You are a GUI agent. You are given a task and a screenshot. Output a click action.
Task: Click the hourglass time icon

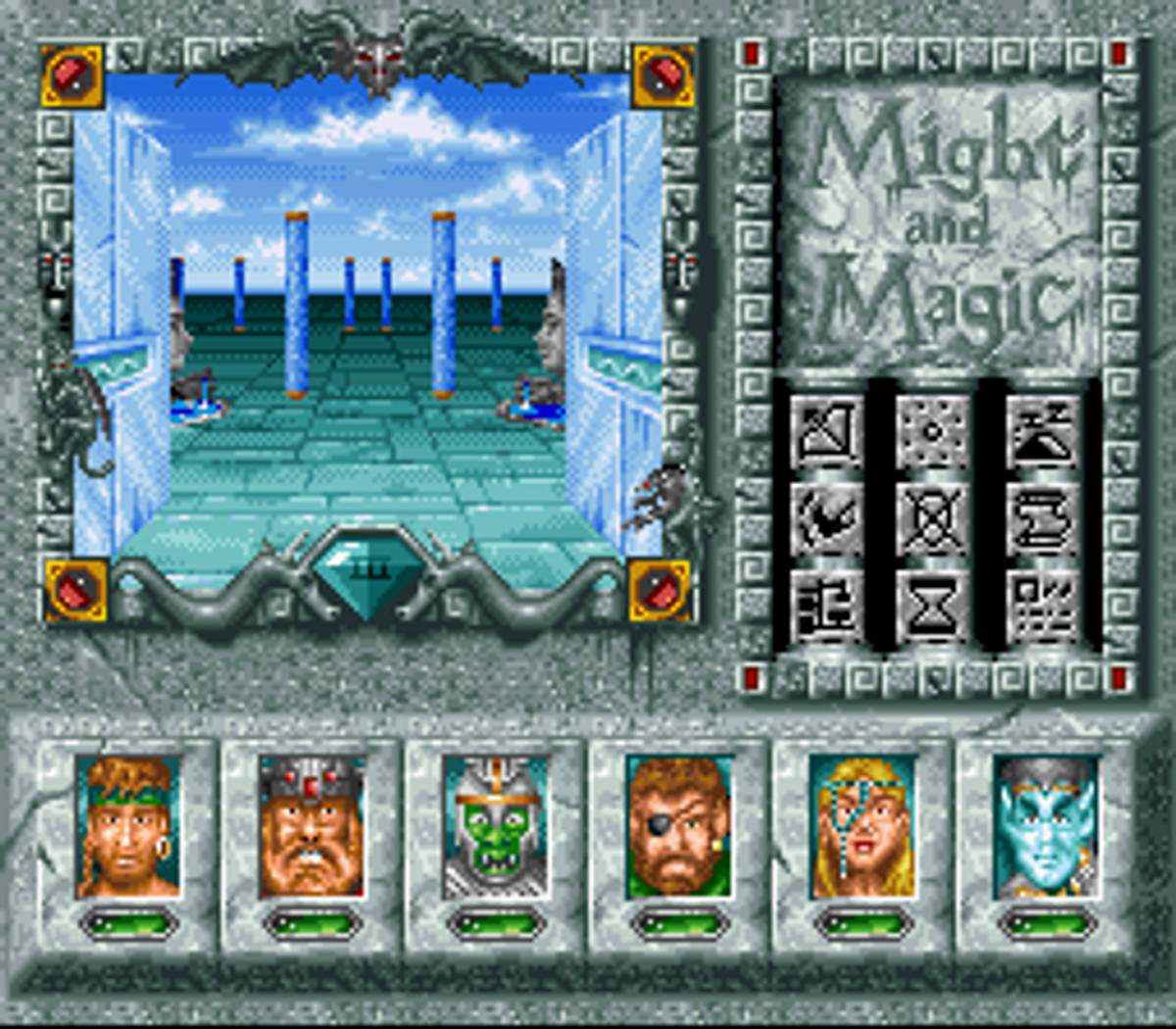click(933, 604)
